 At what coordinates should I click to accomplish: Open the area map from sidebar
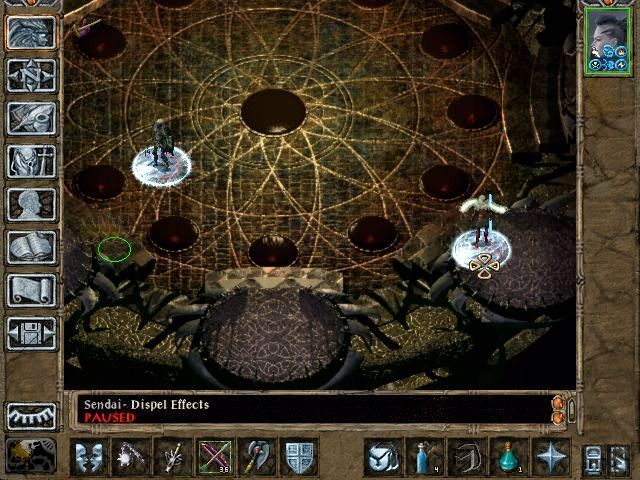pyautogui.click(x=32, y=75)
